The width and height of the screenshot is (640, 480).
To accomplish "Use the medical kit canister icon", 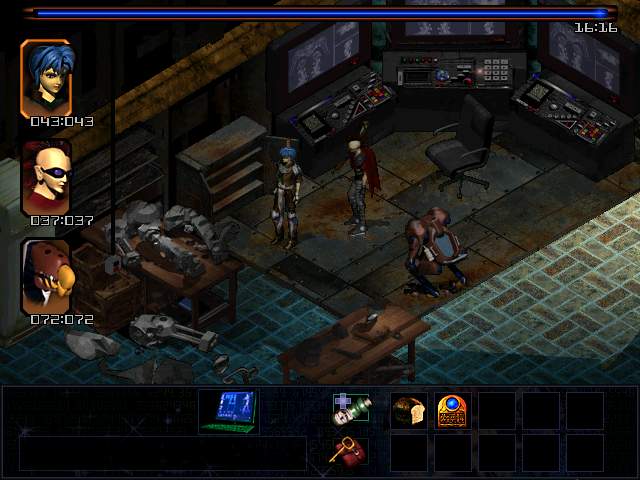I will (351, 410).
